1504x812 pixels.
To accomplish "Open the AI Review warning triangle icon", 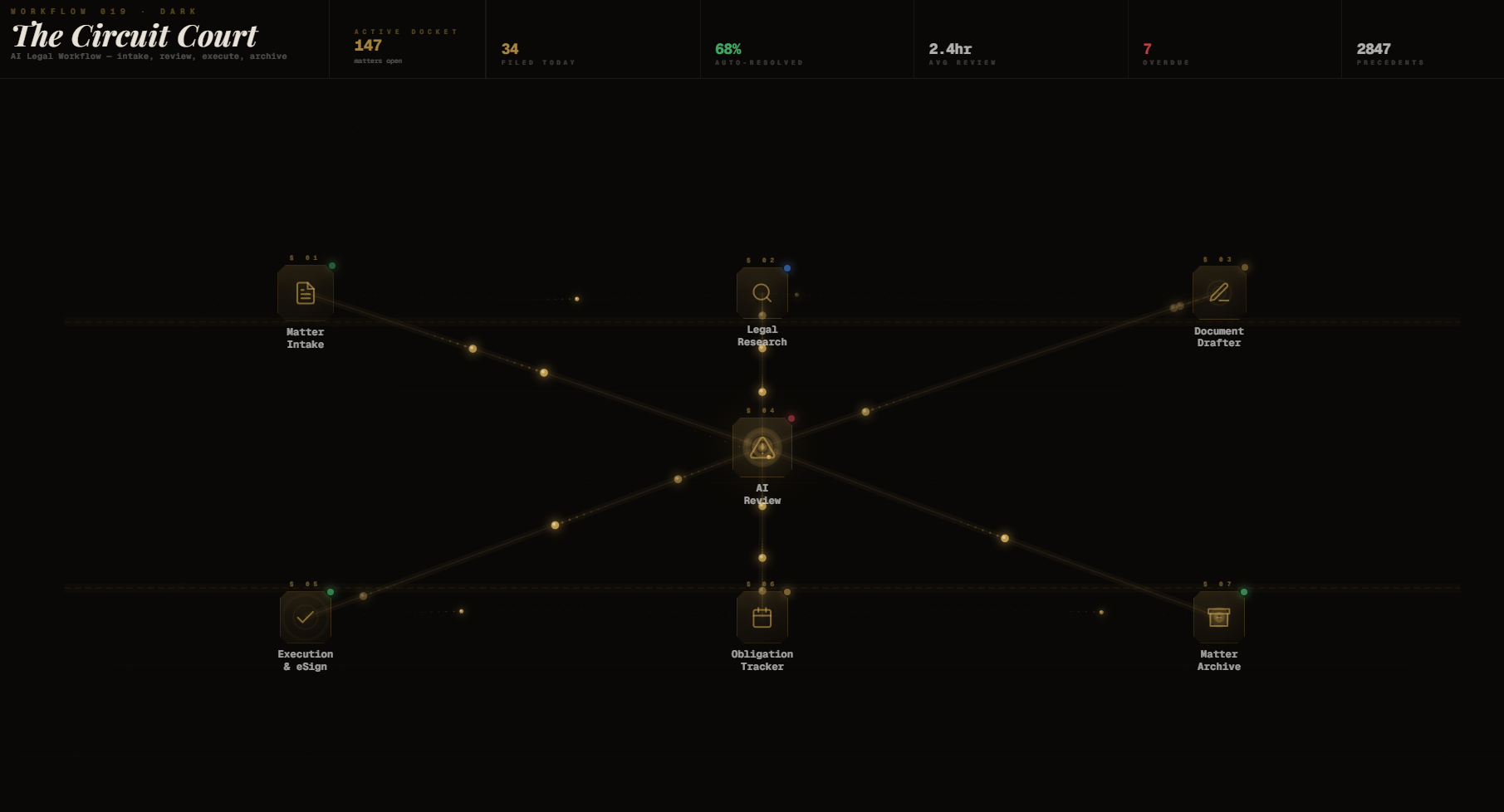I will (762, 448).
